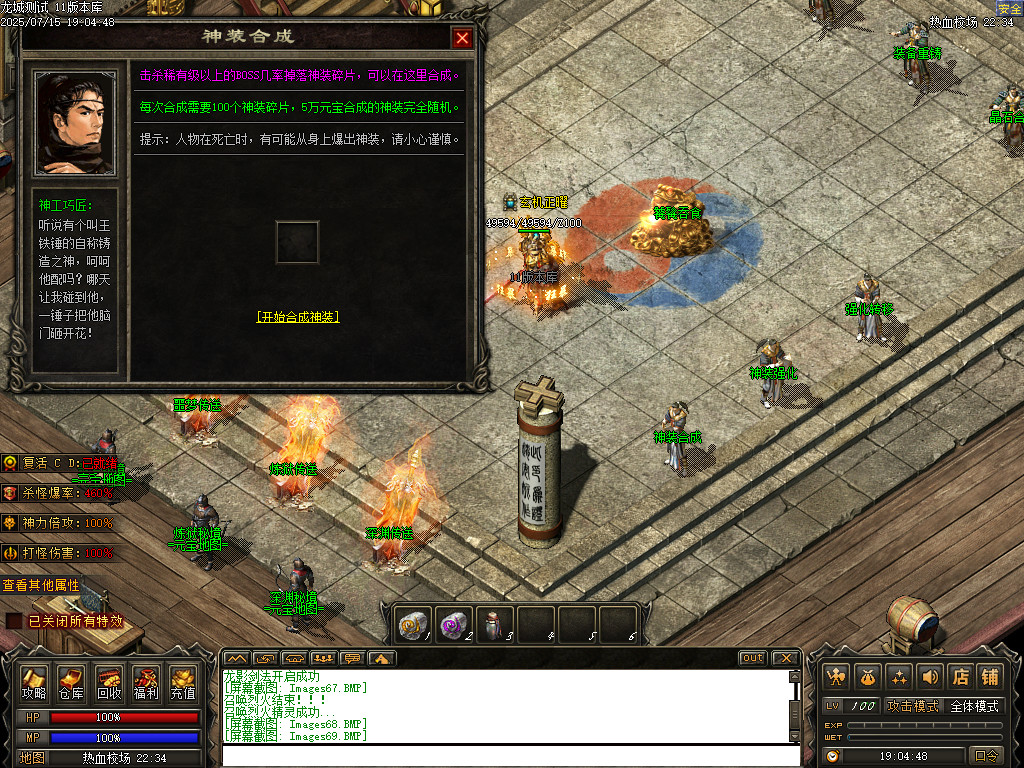Viewport: 1024px width, 768px height.
Task: Click the chat panel's out button
Action: 752,658
